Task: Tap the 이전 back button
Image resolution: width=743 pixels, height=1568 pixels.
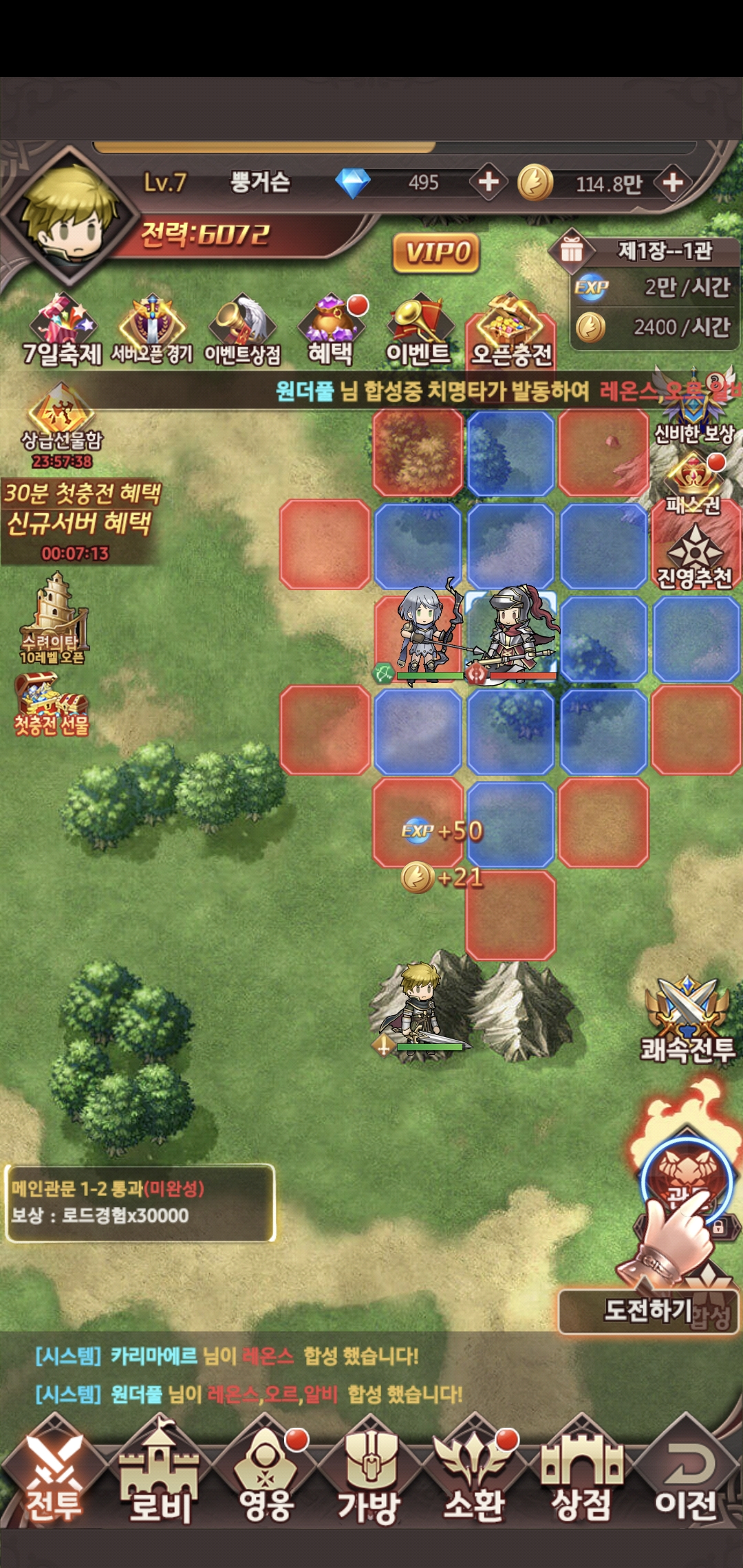Action: coord(686,1473)
